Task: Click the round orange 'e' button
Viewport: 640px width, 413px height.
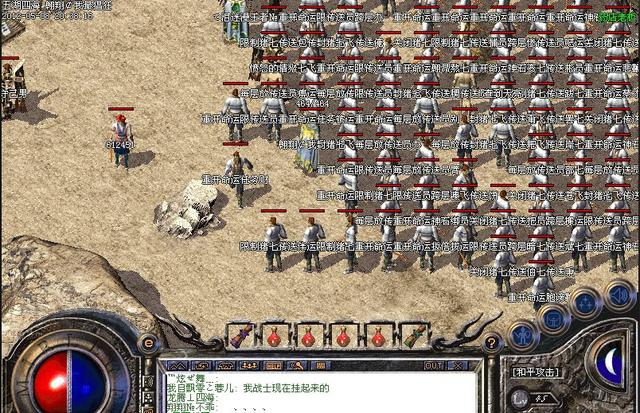Action: point(150,345)
